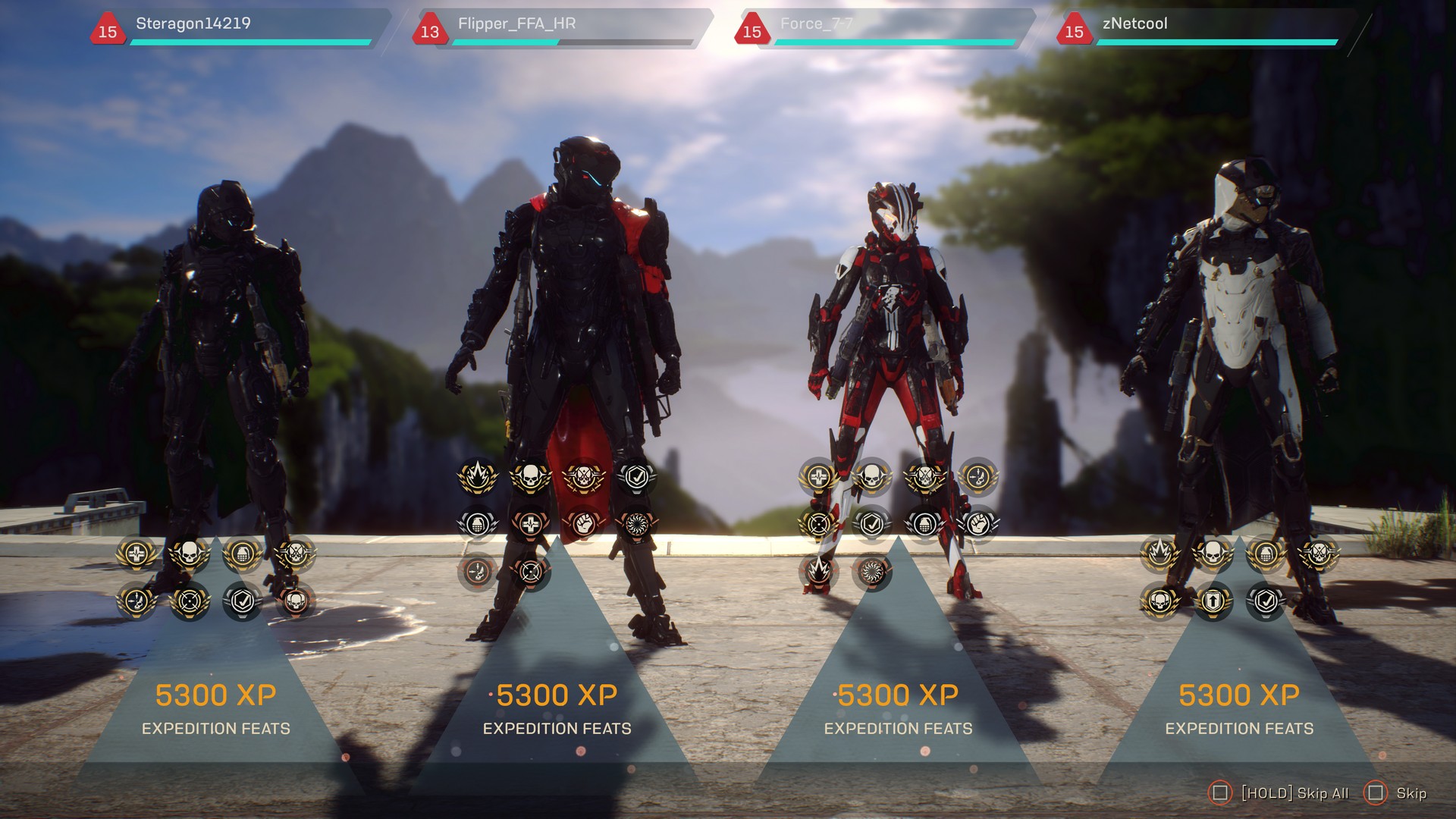Inspect Steragon14219's silver checkmark shield medal
This screenshot has width=1456, height=819.
coord(243,601)
